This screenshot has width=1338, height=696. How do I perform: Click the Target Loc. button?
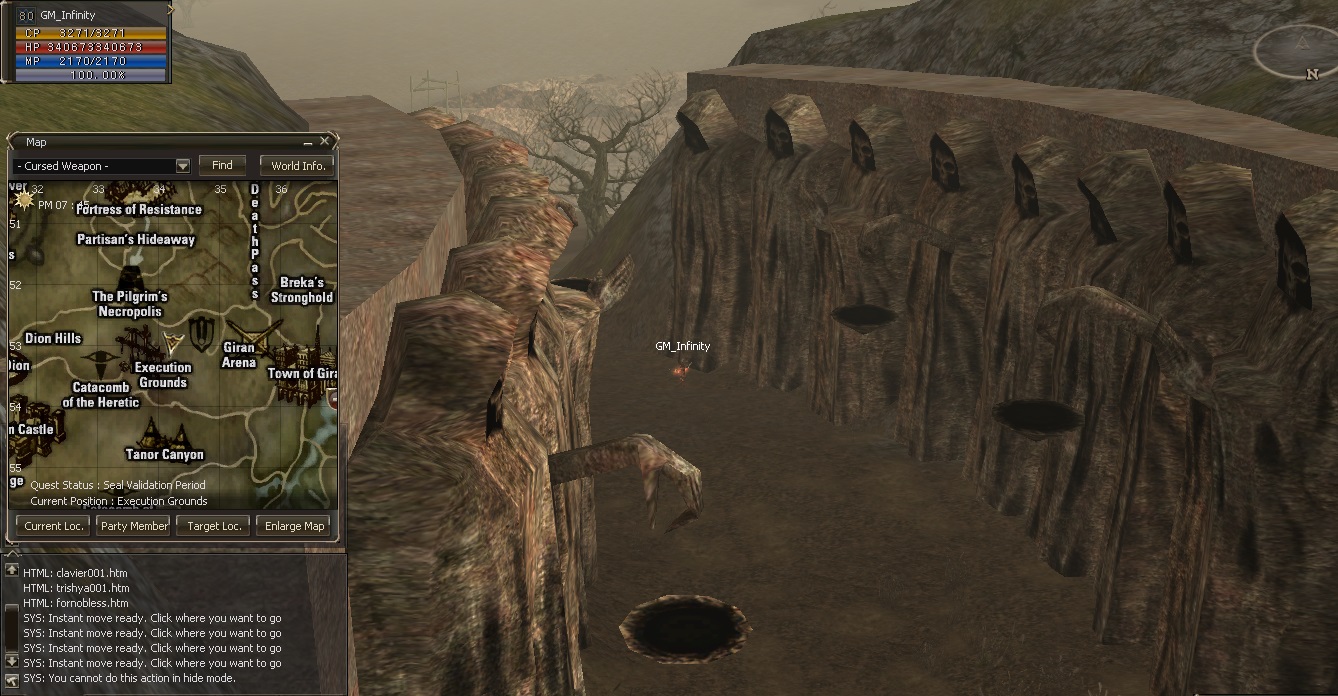tap(214, 526)
